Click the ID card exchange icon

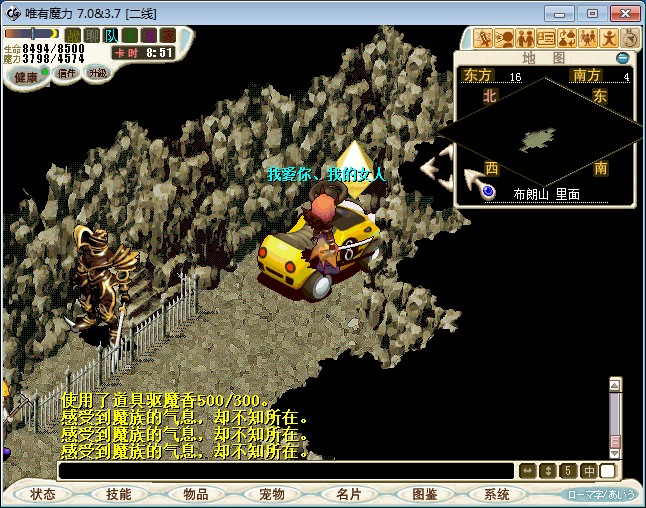click(546, 39)
